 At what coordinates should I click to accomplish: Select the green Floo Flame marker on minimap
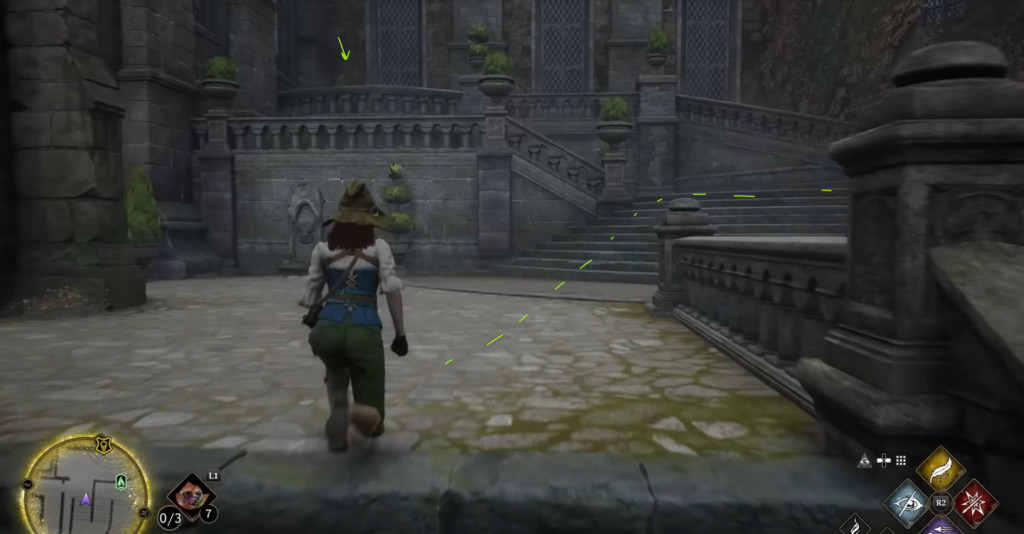pyautogui.click(x=121, y=483)
